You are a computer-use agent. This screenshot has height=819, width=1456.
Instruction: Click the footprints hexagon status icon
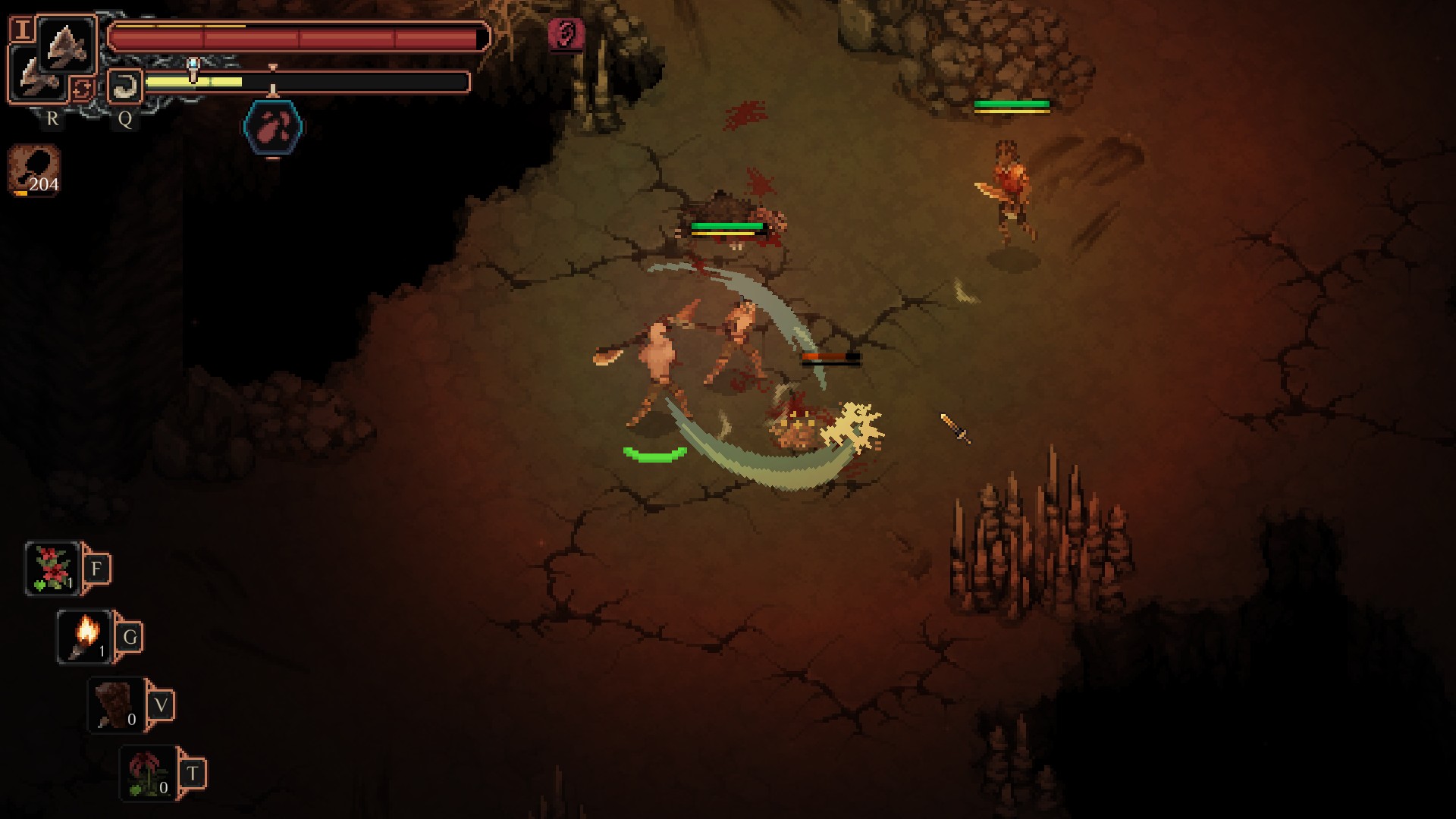[x=273, y=127]
